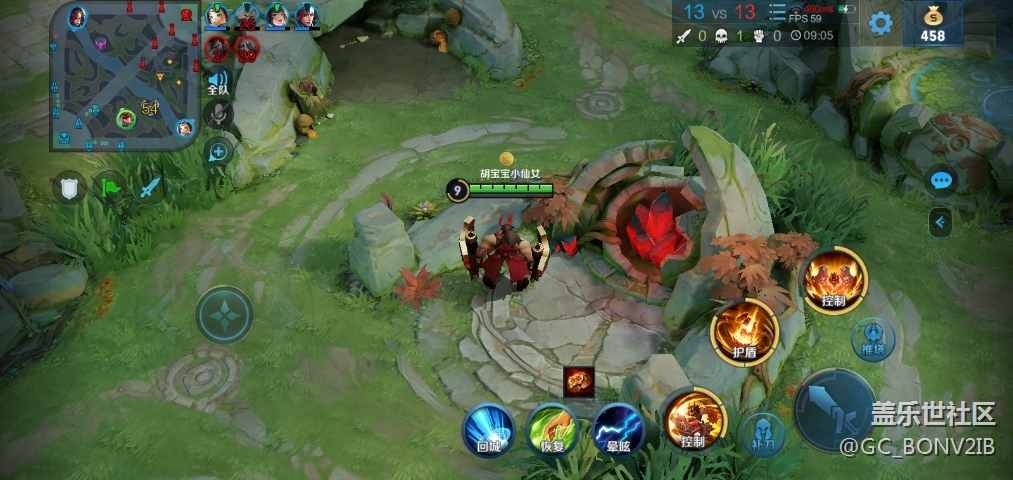
Task: Tap the movement joystick center
Action: coord(224,315)
